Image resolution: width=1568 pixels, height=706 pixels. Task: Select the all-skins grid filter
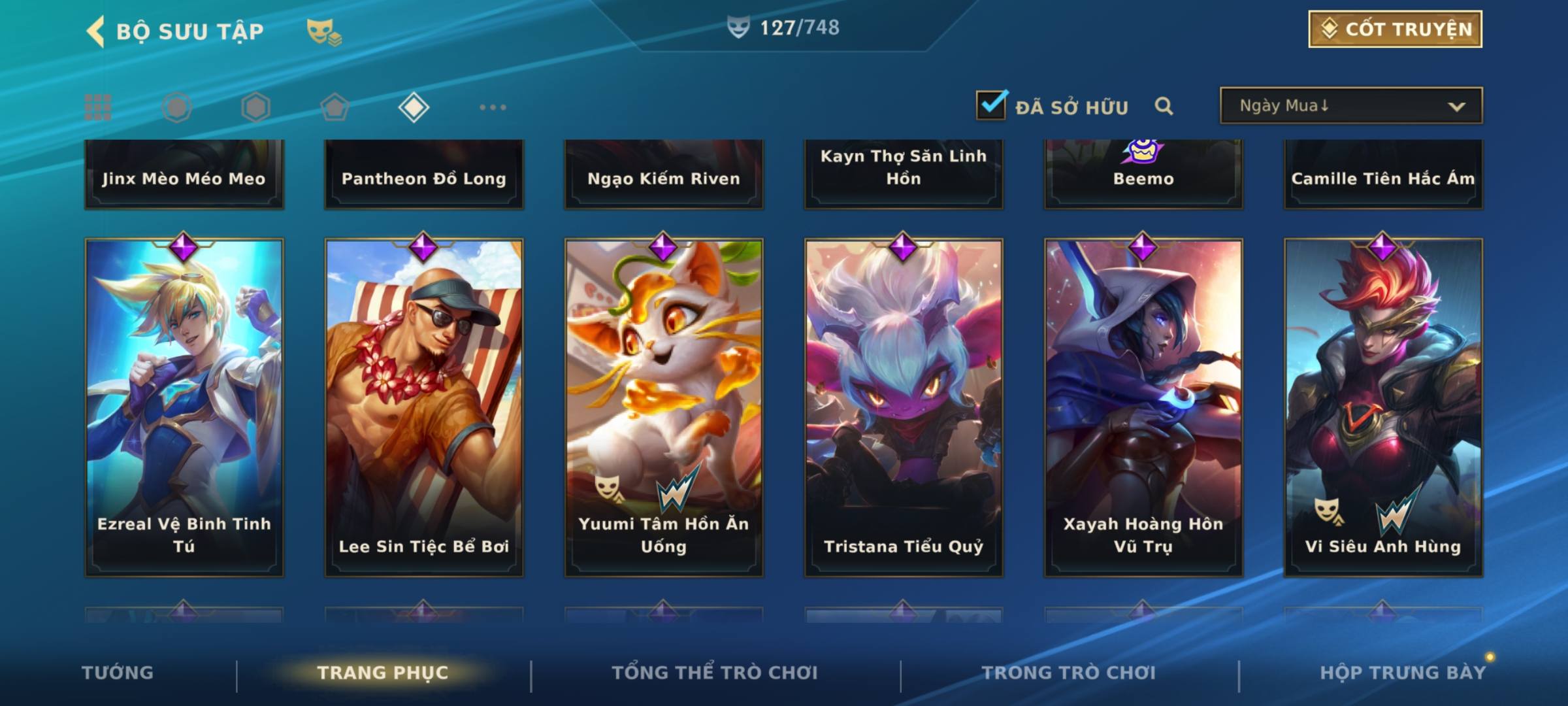tap(98, 107)
